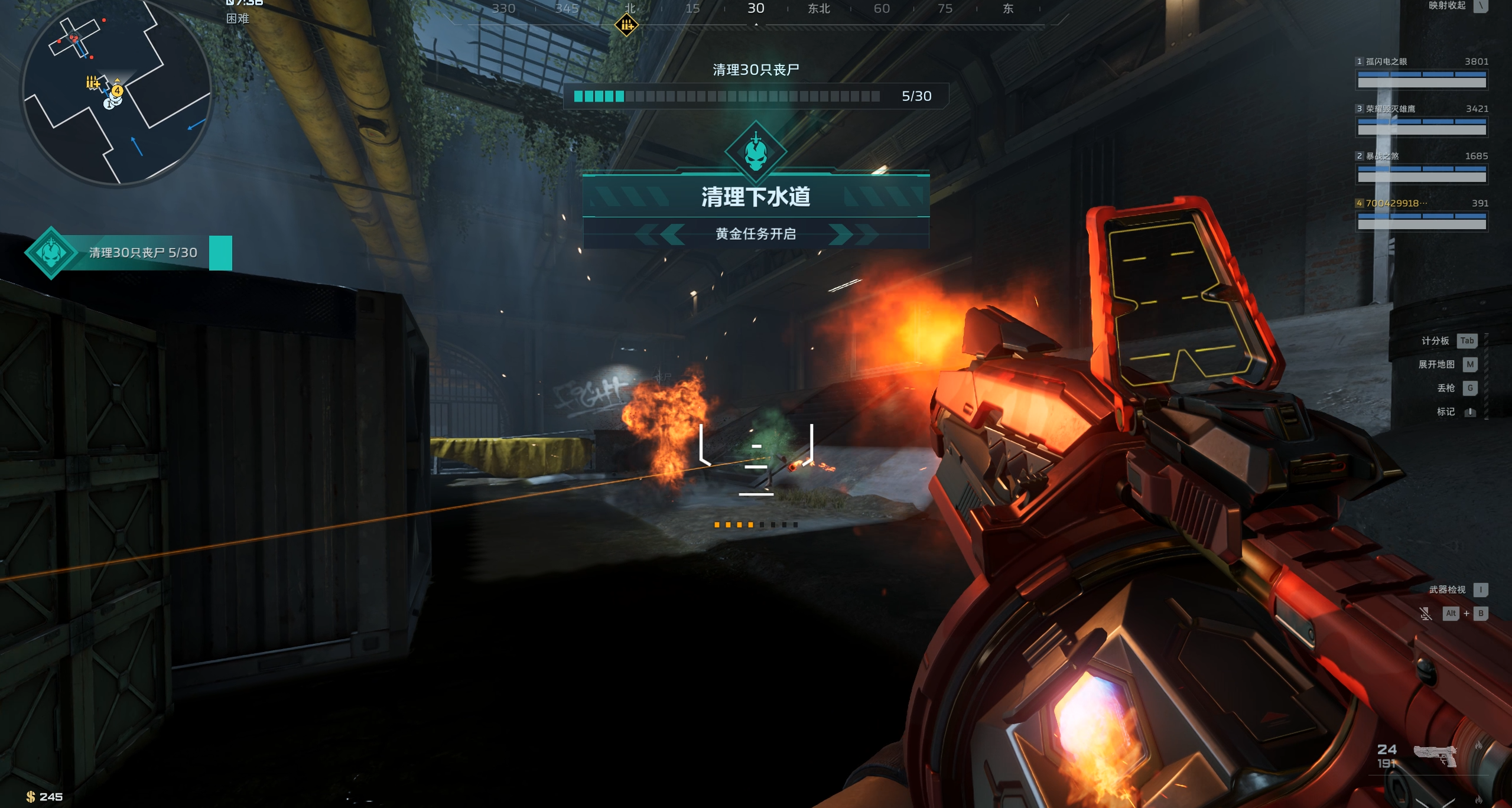This screenshot has width=1512, height=808.
Task: Click the 清理下水道 mission banner
Action: pos(756,197)
